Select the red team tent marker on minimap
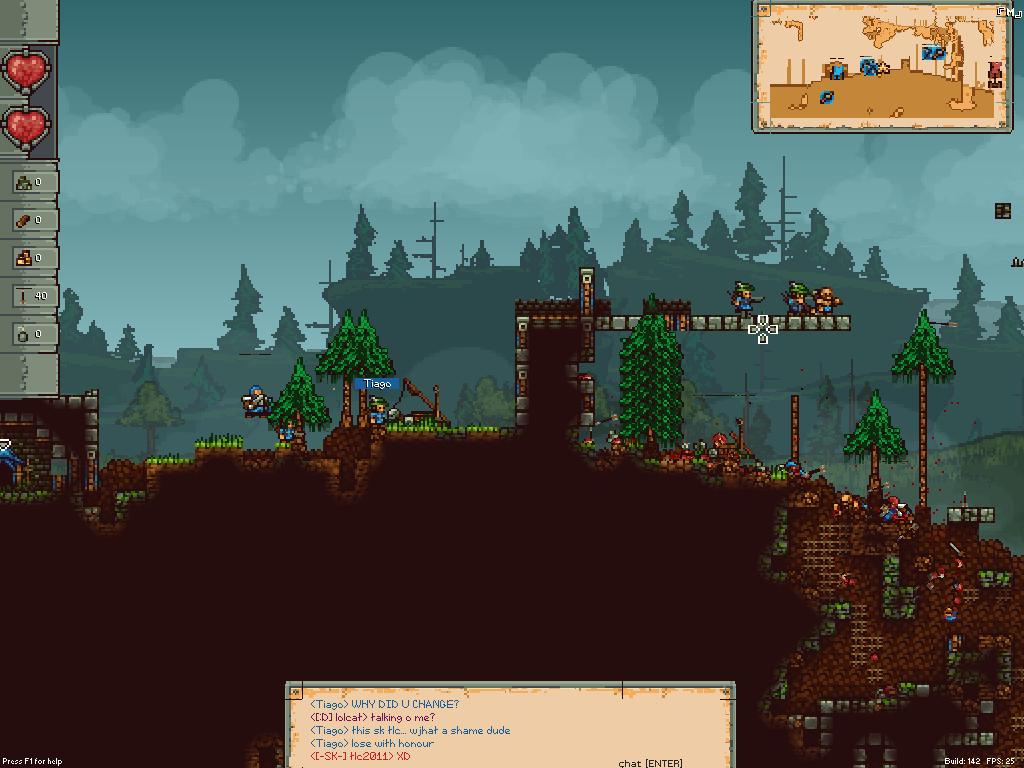The height and width of the screenshot is (768, 1024). (994, 72)
